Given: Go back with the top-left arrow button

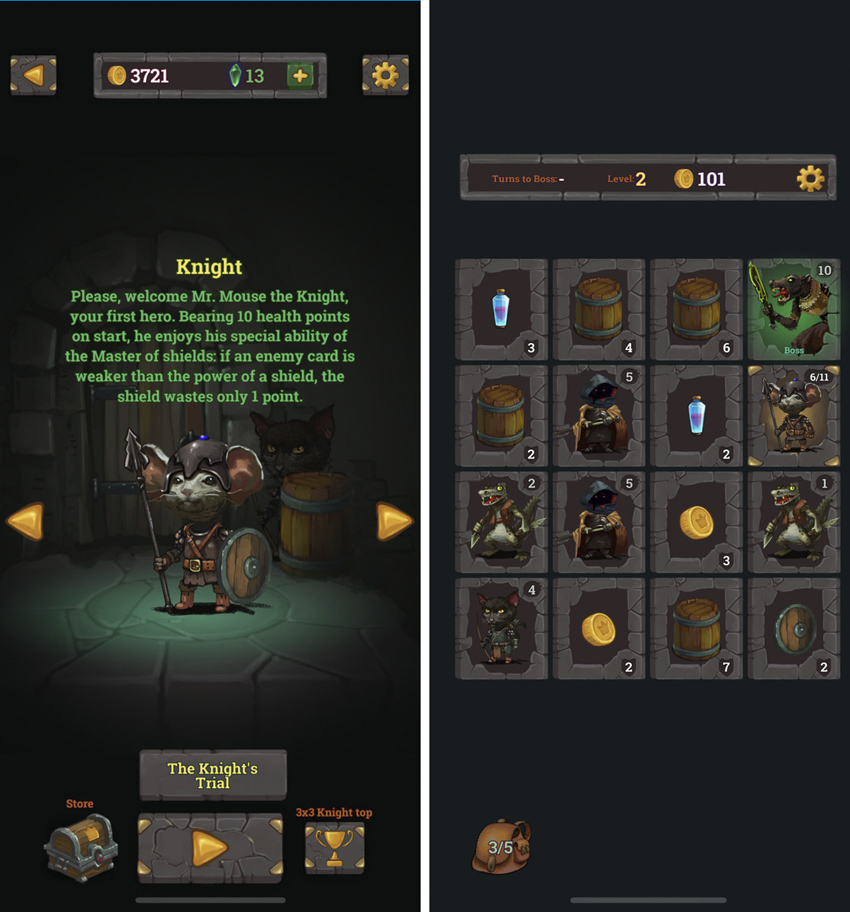Looking at the screenshot, I should tap(33, 75).
